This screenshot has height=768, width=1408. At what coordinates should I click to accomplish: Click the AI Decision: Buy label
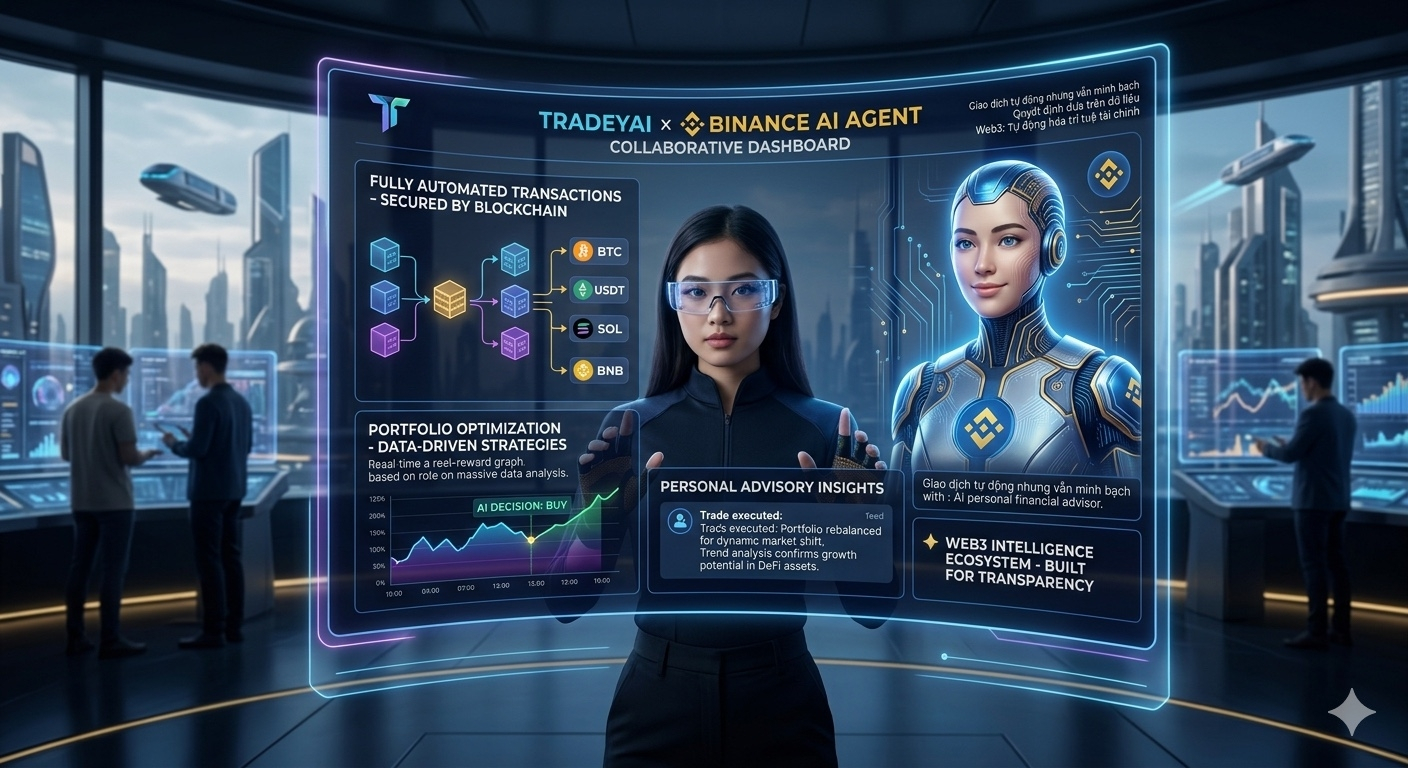click(x=522, y=506)
